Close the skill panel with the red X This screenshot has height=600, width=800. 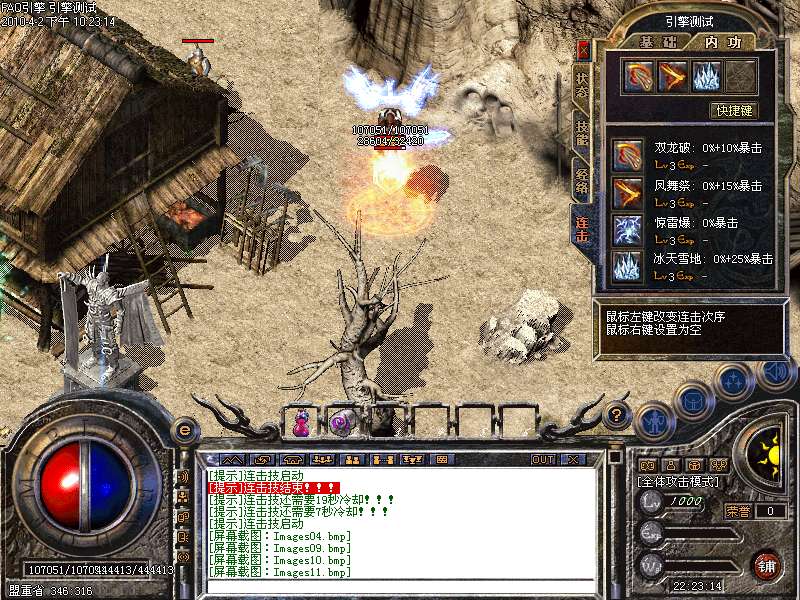(584, 49)
